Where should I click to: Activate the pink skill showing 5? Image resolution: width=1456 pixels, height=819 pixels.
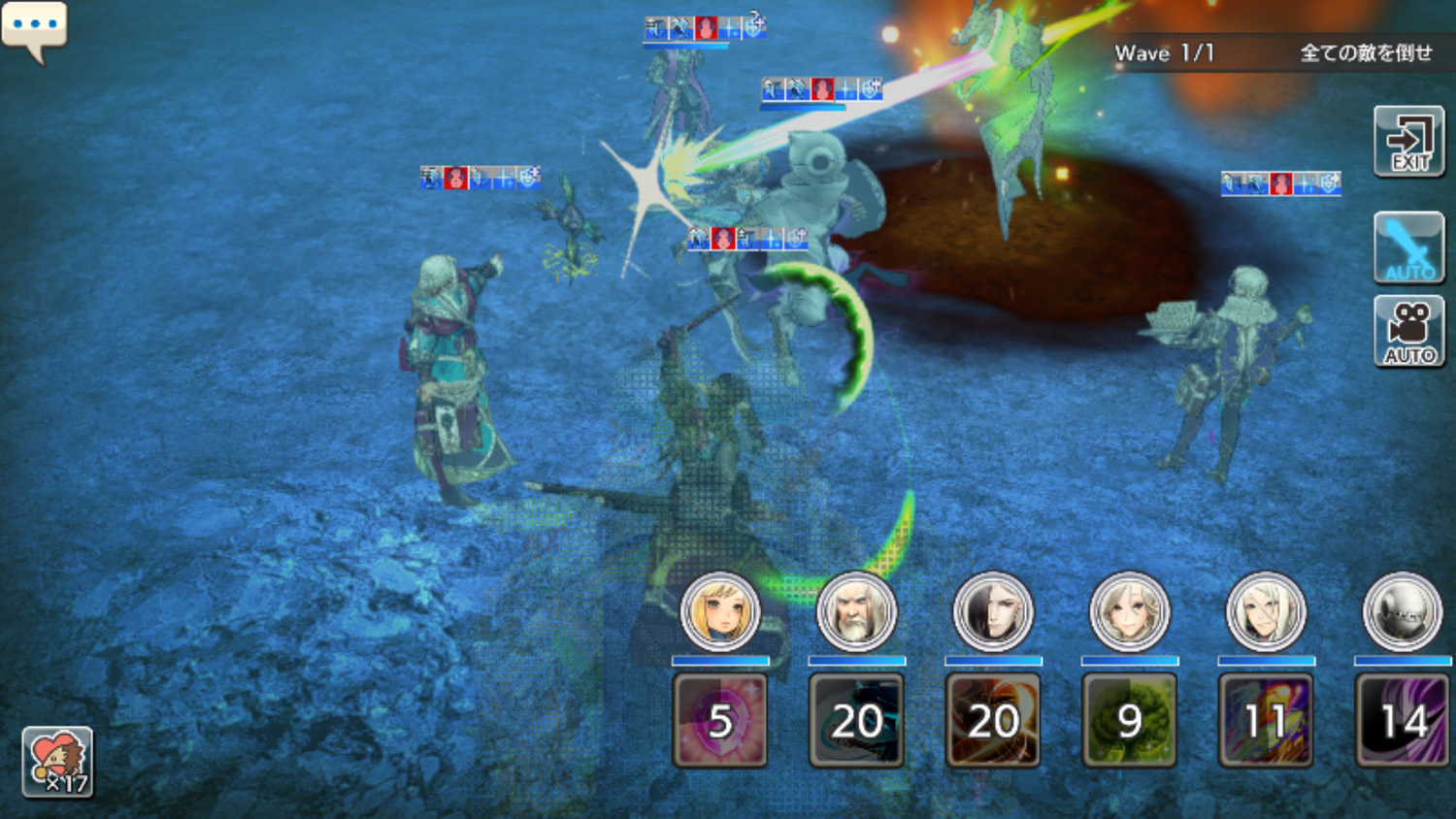click(x=720, y=721)
